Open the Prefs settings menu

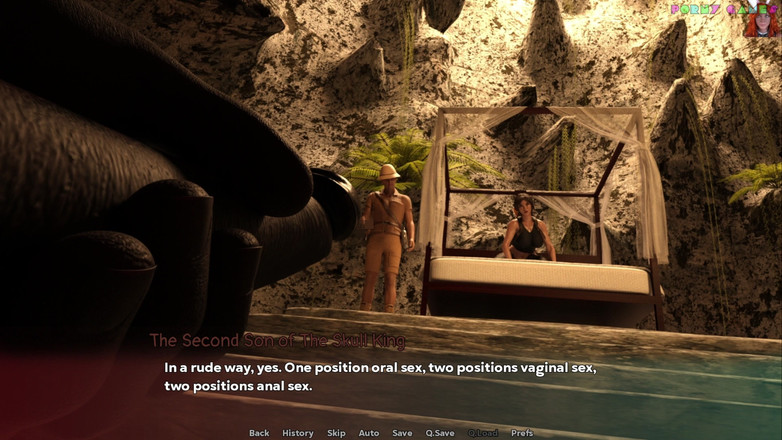click(522, 433)
